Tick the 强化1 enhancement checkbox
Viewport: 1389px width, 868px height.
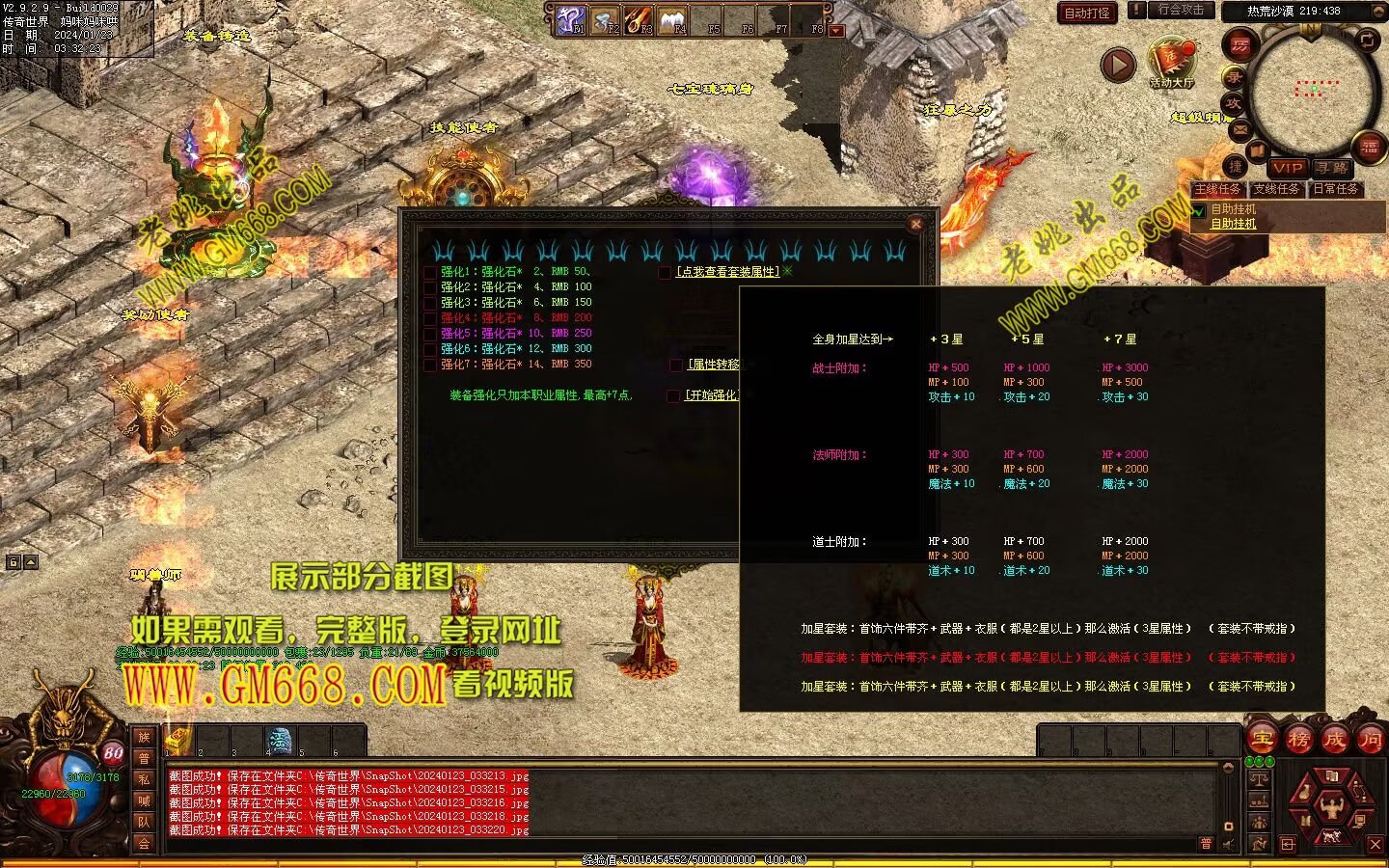click(430, 272)
